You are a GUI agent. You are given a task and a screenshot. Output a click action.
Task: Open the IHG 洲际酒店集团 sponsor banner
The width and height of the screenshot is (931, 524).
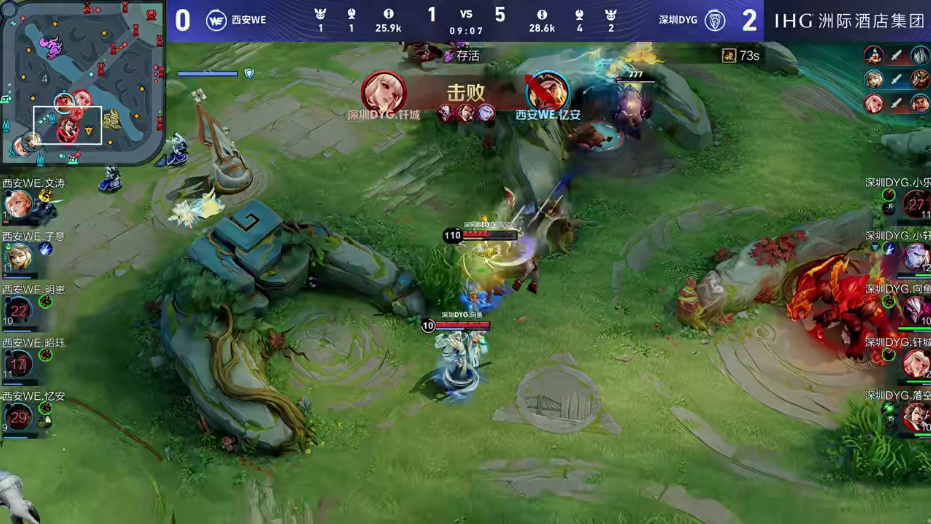pos(849,20)
